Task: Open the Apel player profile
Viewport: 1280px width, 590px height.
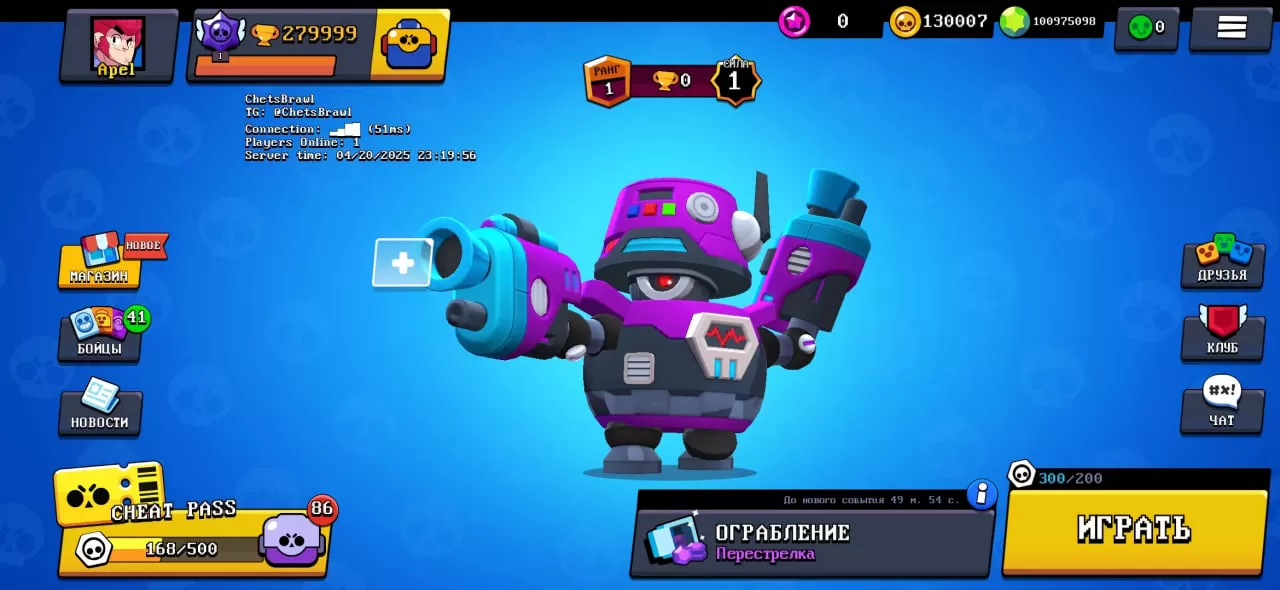Action: tap(118, 45)
